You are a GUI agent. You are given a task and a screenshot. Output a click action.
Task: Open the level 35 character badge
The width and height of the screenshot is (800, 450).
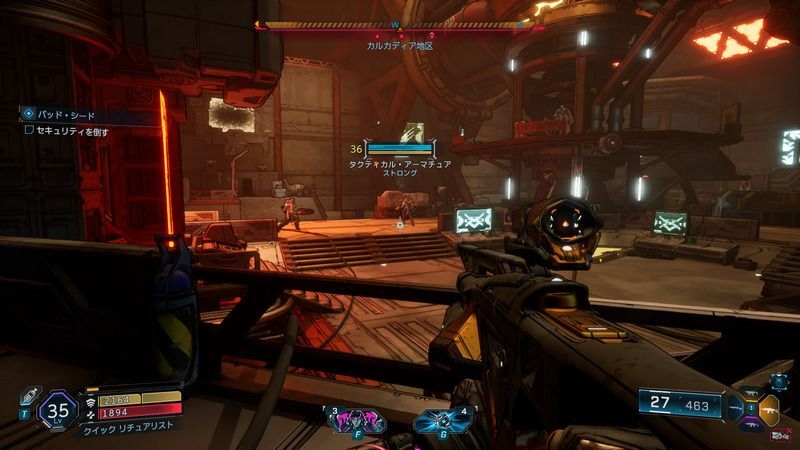click(x=55, y=408)
